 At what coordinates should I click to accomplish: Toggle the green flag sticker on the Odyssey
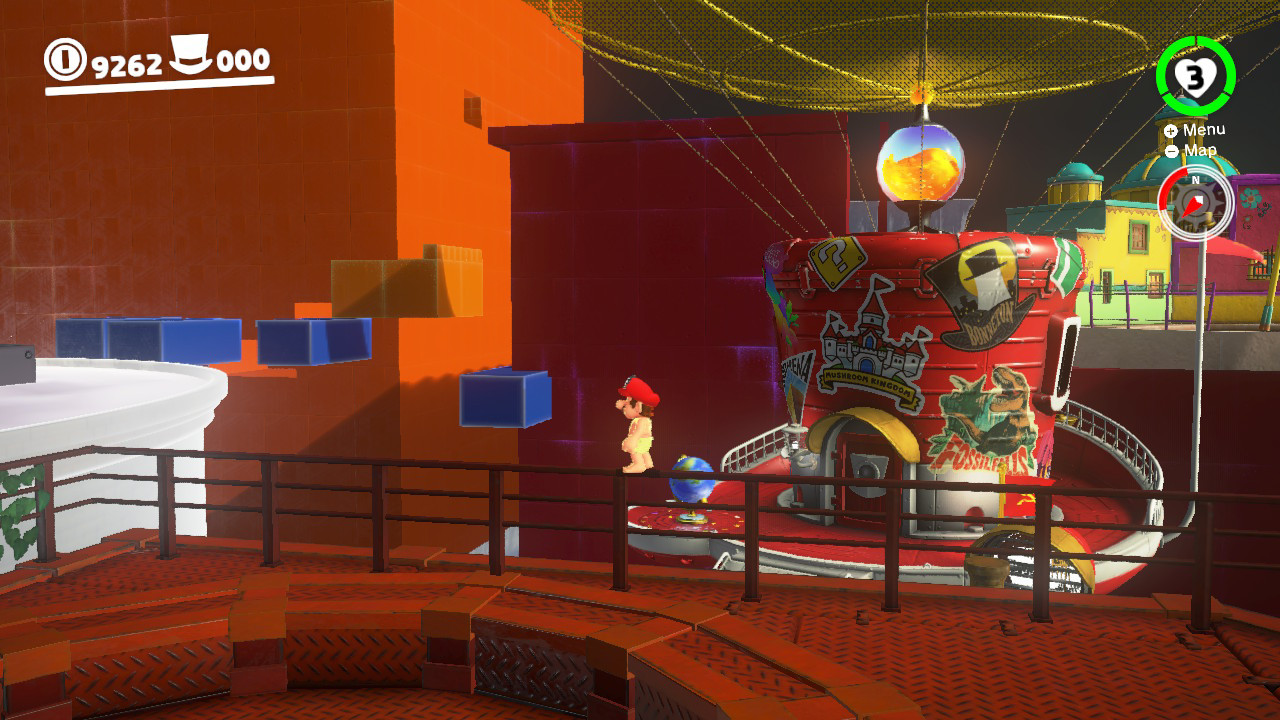click(1066, 266)
